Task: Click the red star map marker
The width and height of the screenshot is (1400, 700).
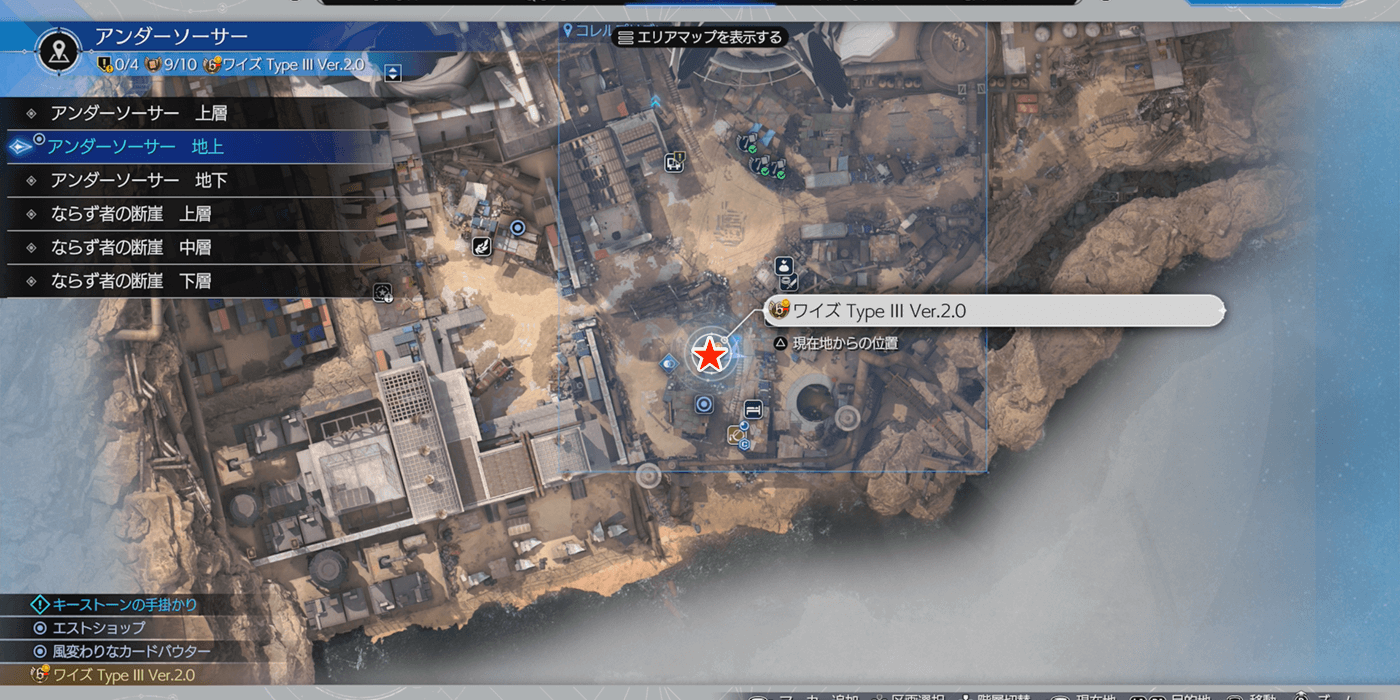Action: 710,355
